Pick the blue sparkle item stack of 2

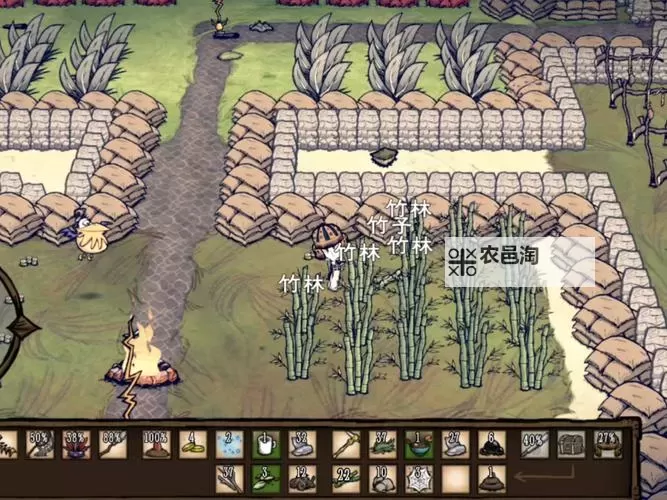229,445
